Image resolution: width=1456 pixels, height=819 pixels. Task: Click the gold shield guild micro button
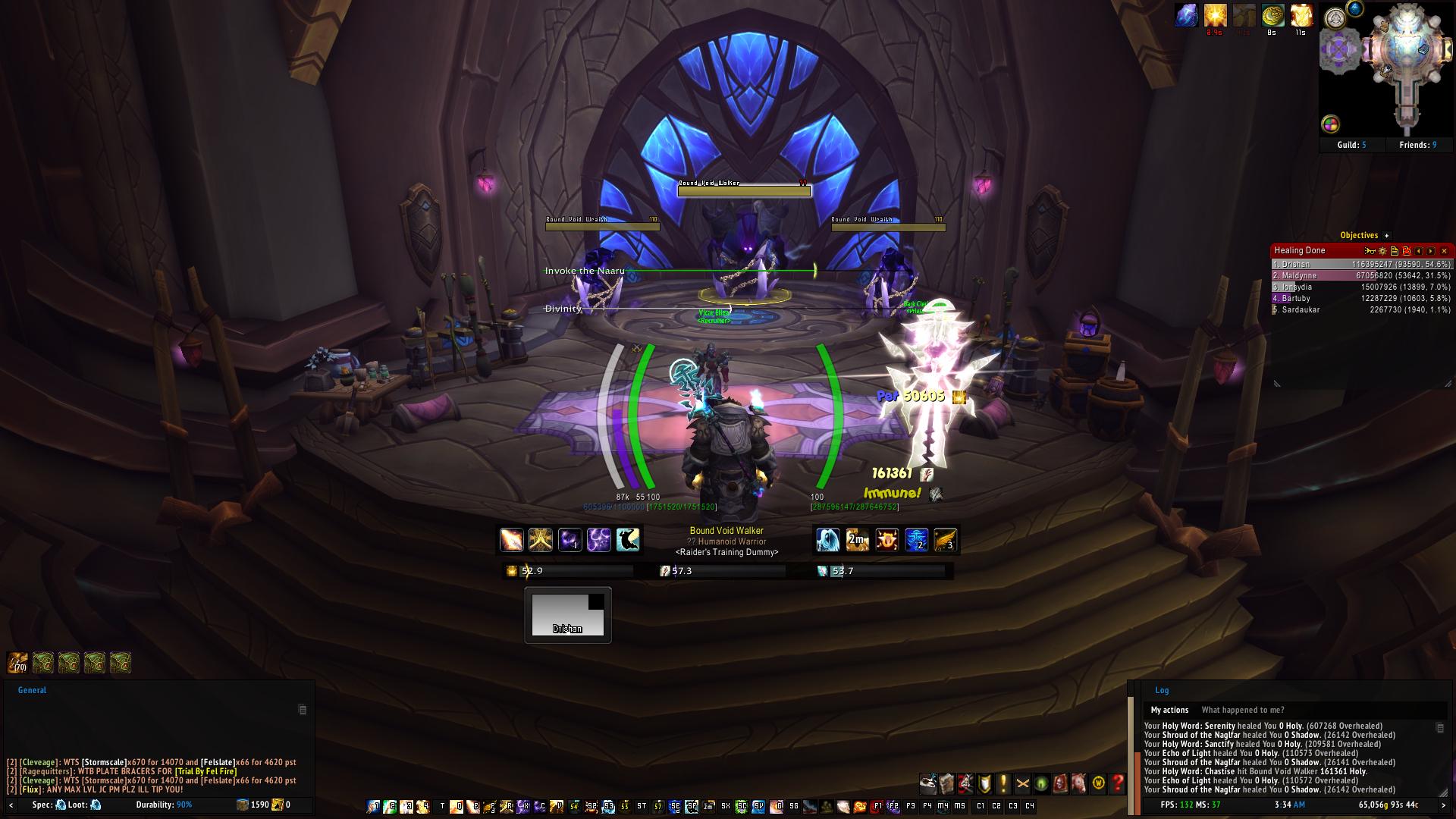984,783
